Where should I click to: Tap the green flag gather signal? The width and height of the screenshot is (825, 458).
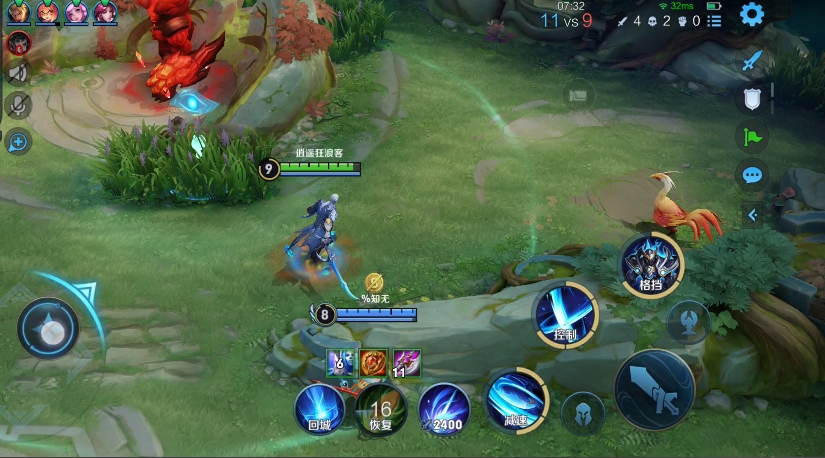(752, 137)
